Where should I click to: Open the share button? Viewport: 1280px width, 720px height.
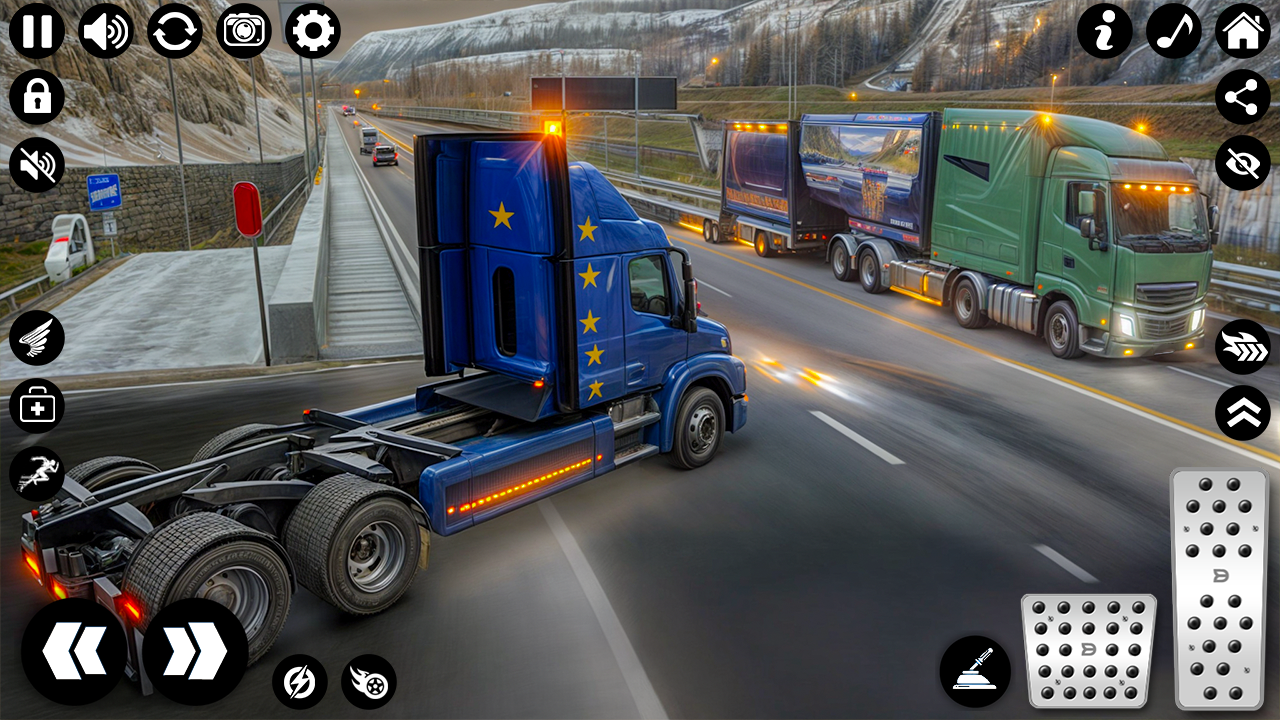coord(1243,98)
